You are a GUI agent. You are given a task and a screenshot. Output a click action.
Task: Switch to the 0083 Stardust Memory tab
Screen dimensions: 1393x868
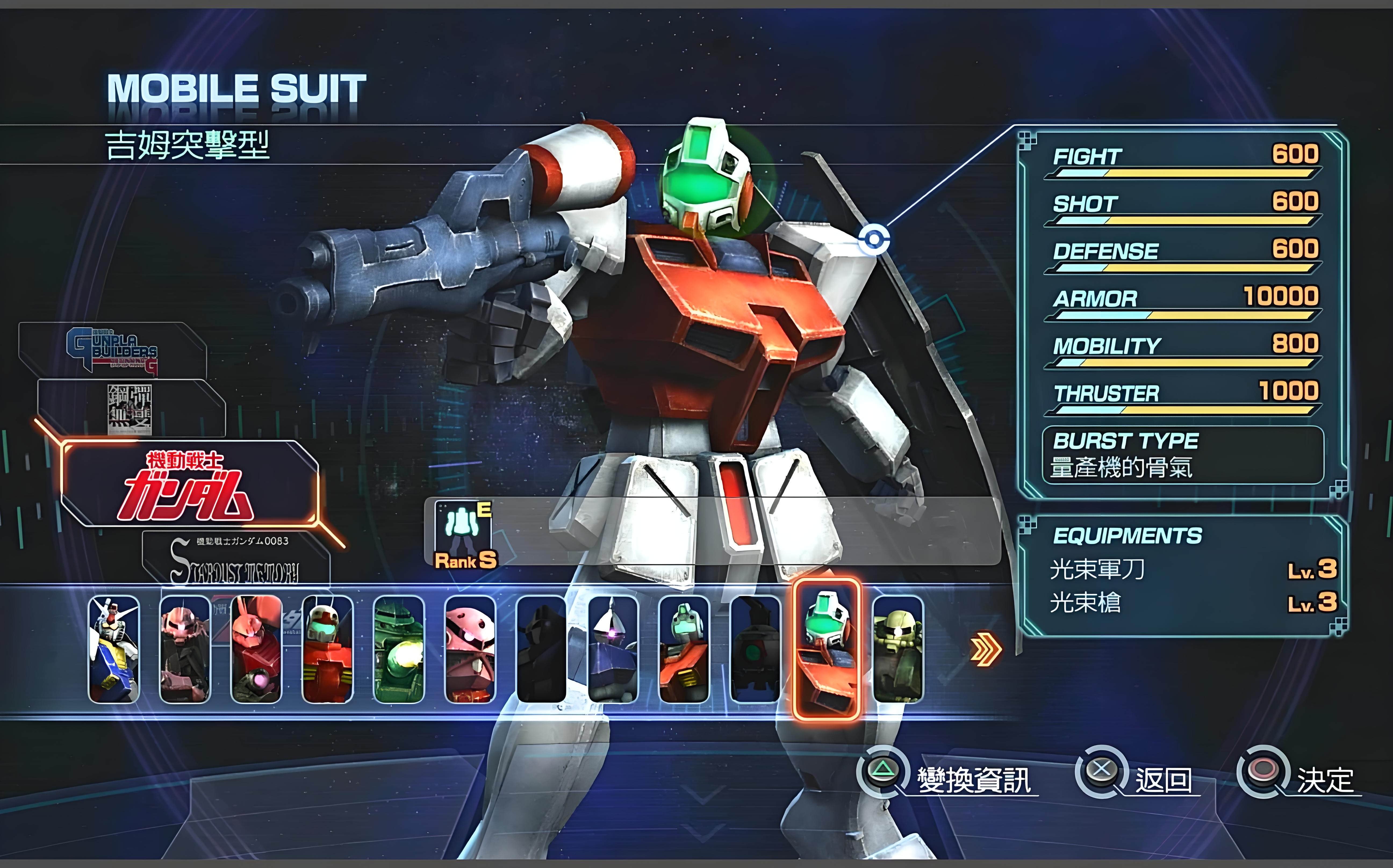[x=235, y=560]
